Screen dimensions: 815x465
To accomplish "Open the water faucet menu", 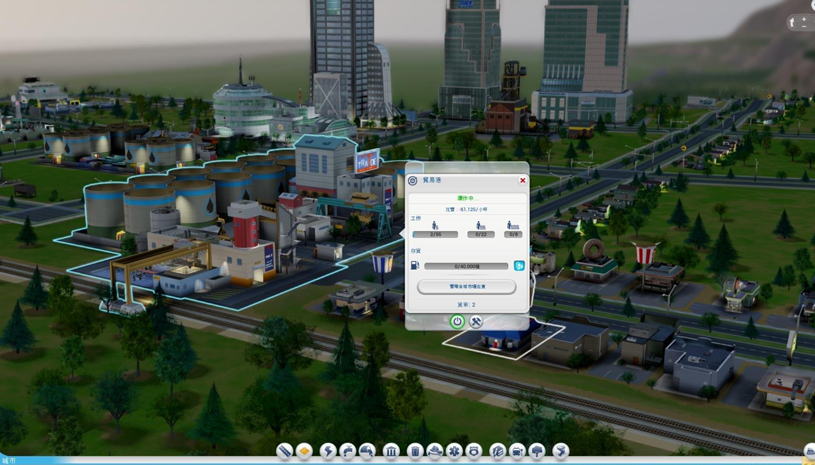I will coord(347,452).
